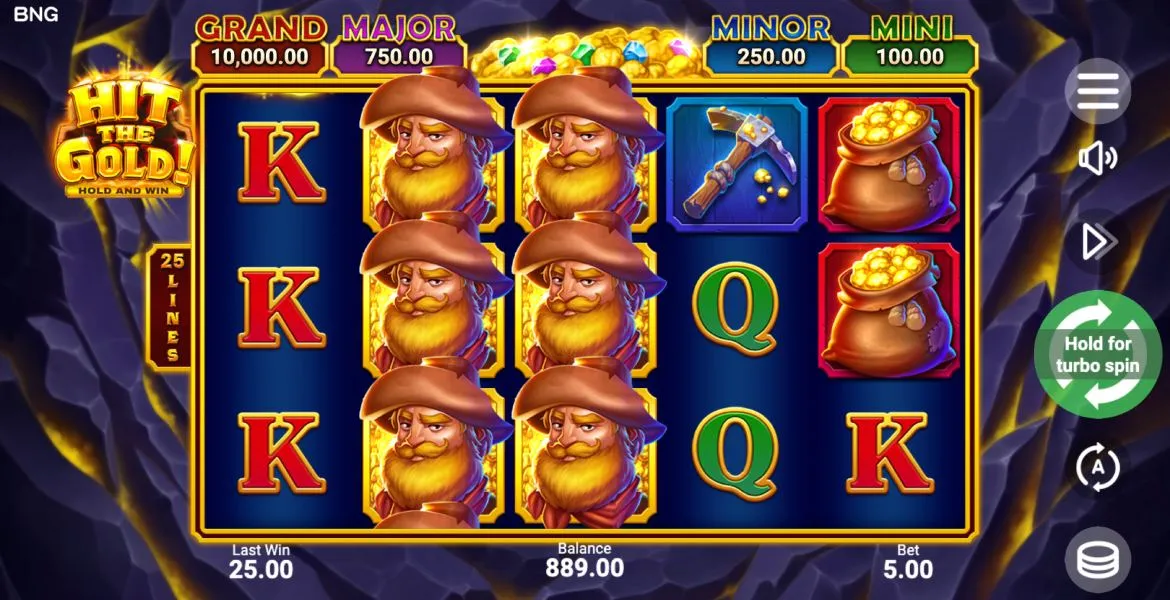
Task: Spin the reels with the green button
Action: [x=1097, y=353]
